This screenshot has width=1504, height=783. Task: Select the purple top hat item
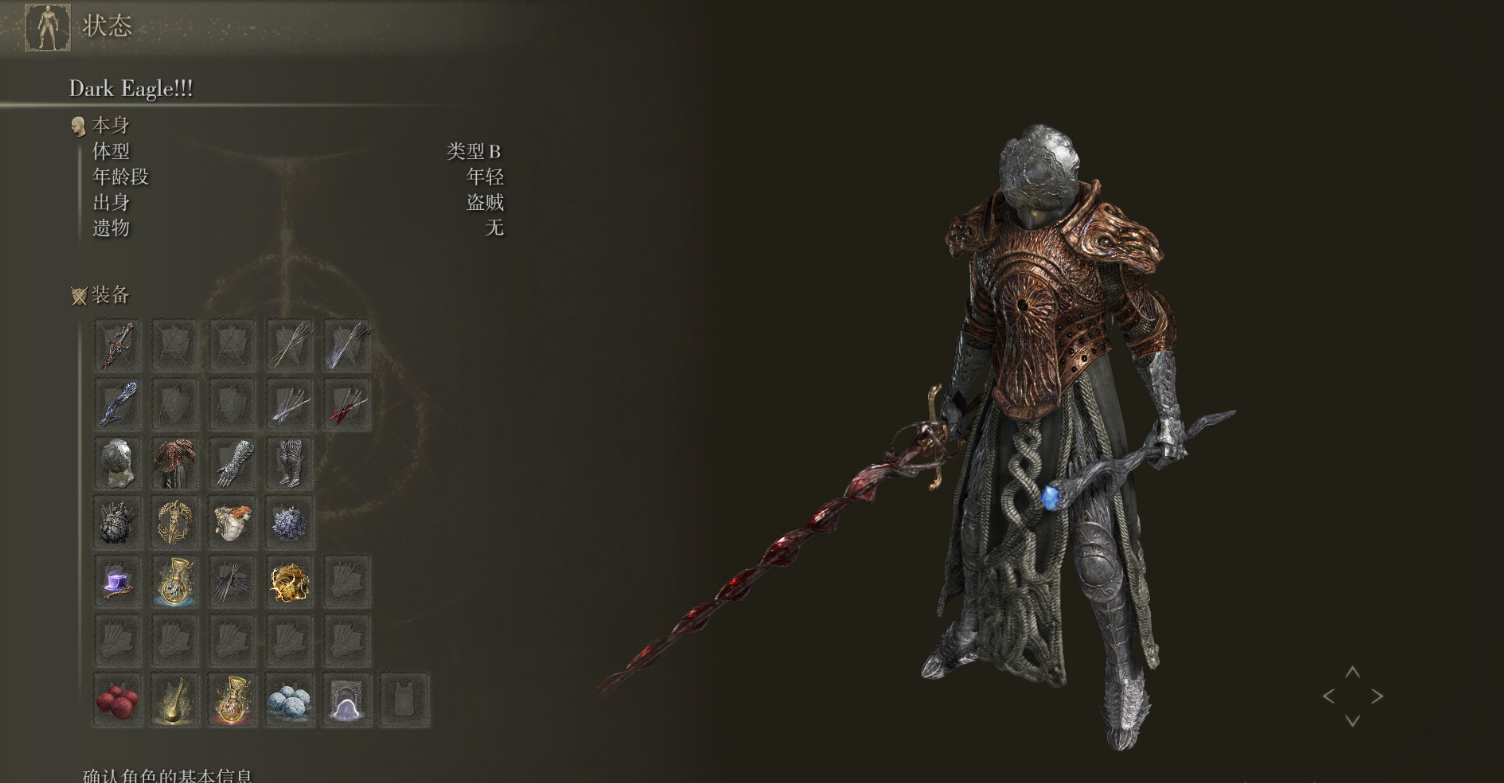tap(118, 582)
